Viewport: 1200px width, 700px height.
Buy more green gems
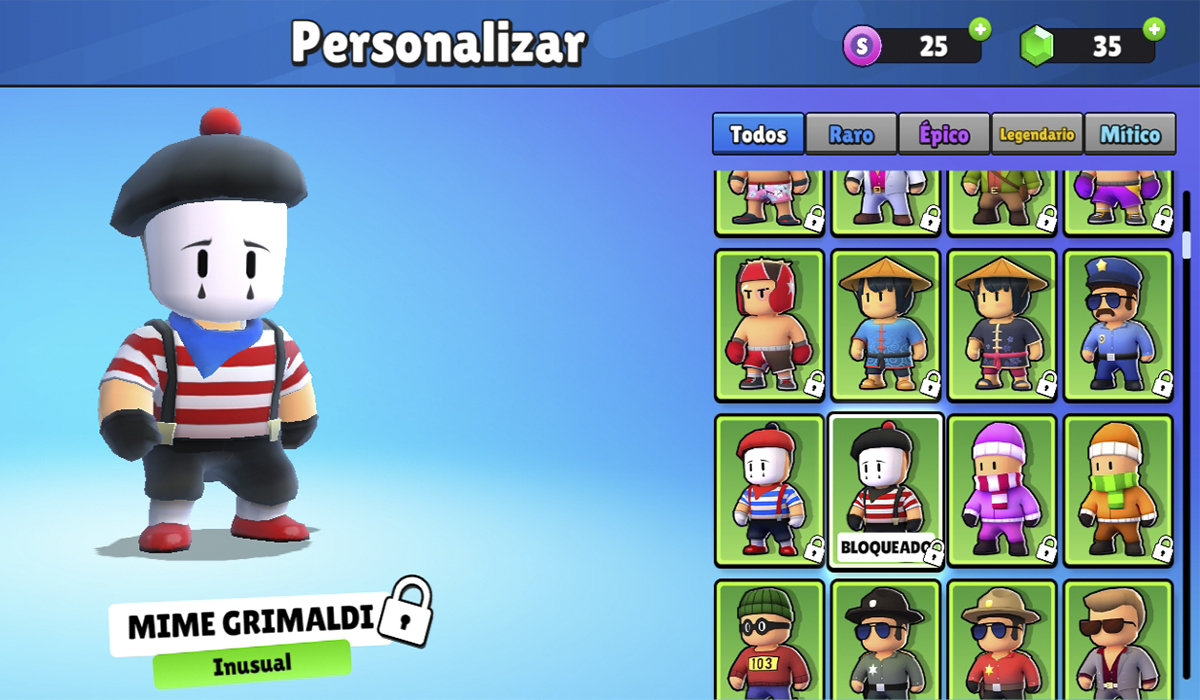[x=1154, y=29]
